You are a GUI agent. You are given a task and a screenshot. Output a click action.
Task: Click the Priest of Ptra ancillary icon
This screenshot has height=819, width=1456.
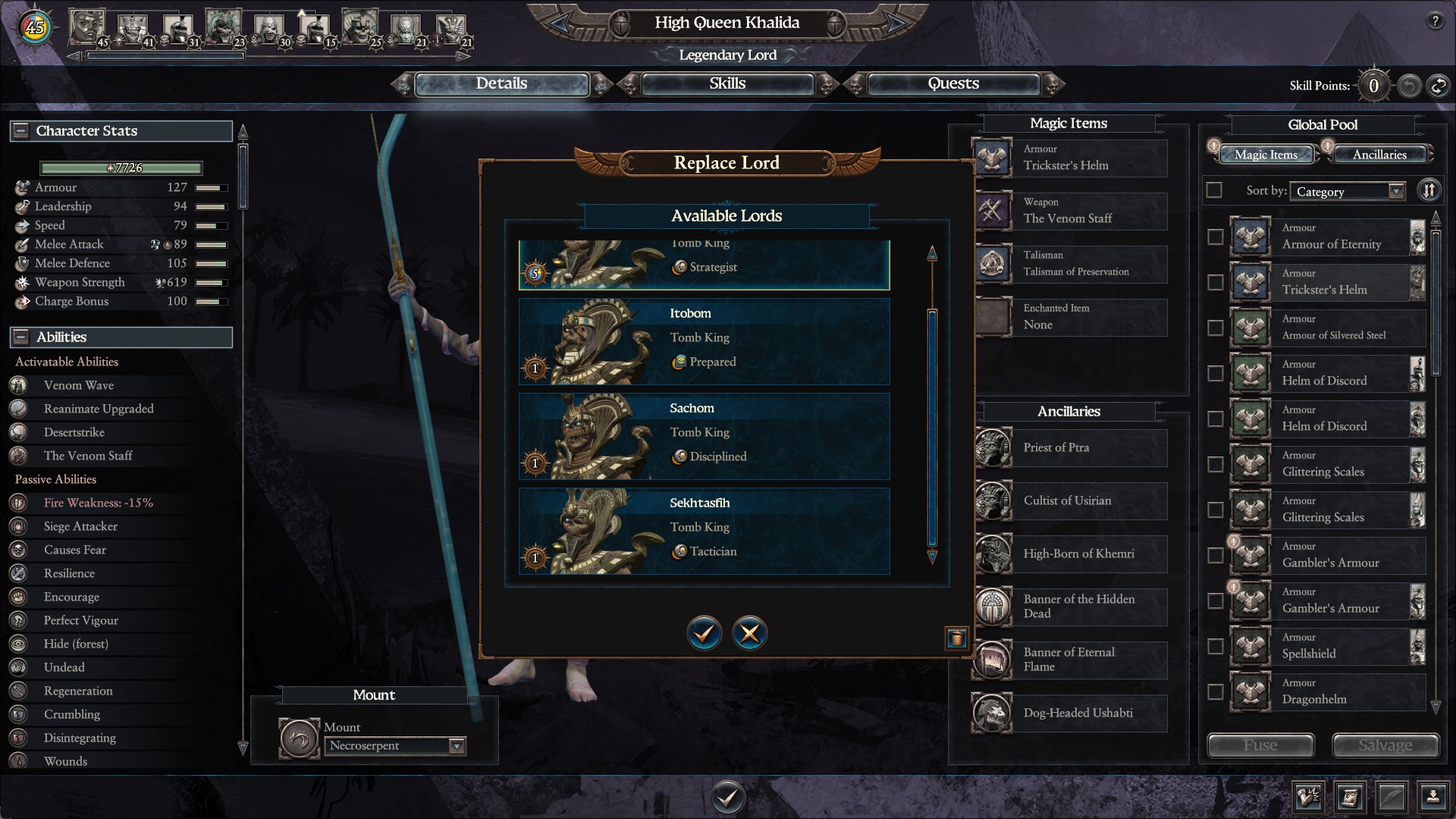tap(993, 448)
